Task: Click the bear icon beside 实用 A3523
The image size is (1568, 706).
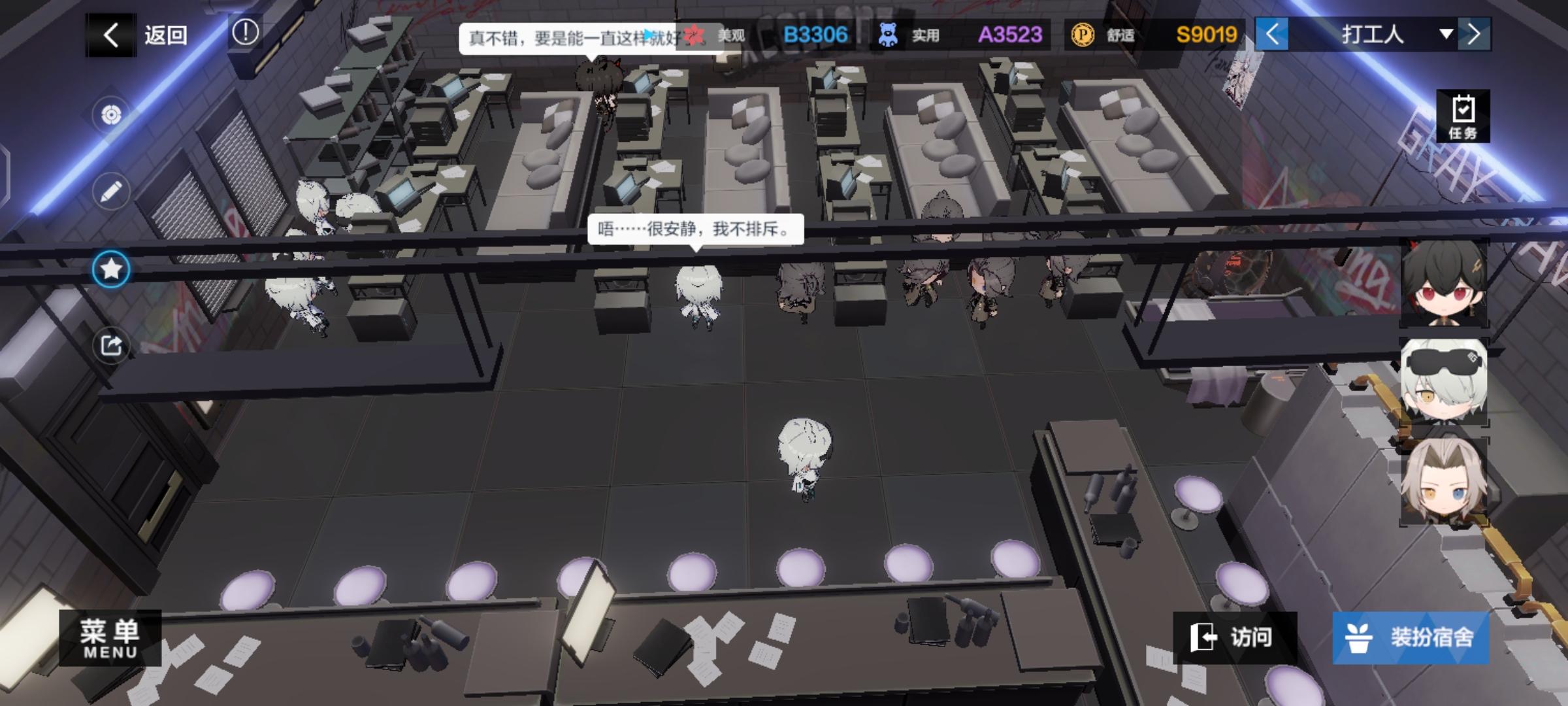Action: point(890,35)
